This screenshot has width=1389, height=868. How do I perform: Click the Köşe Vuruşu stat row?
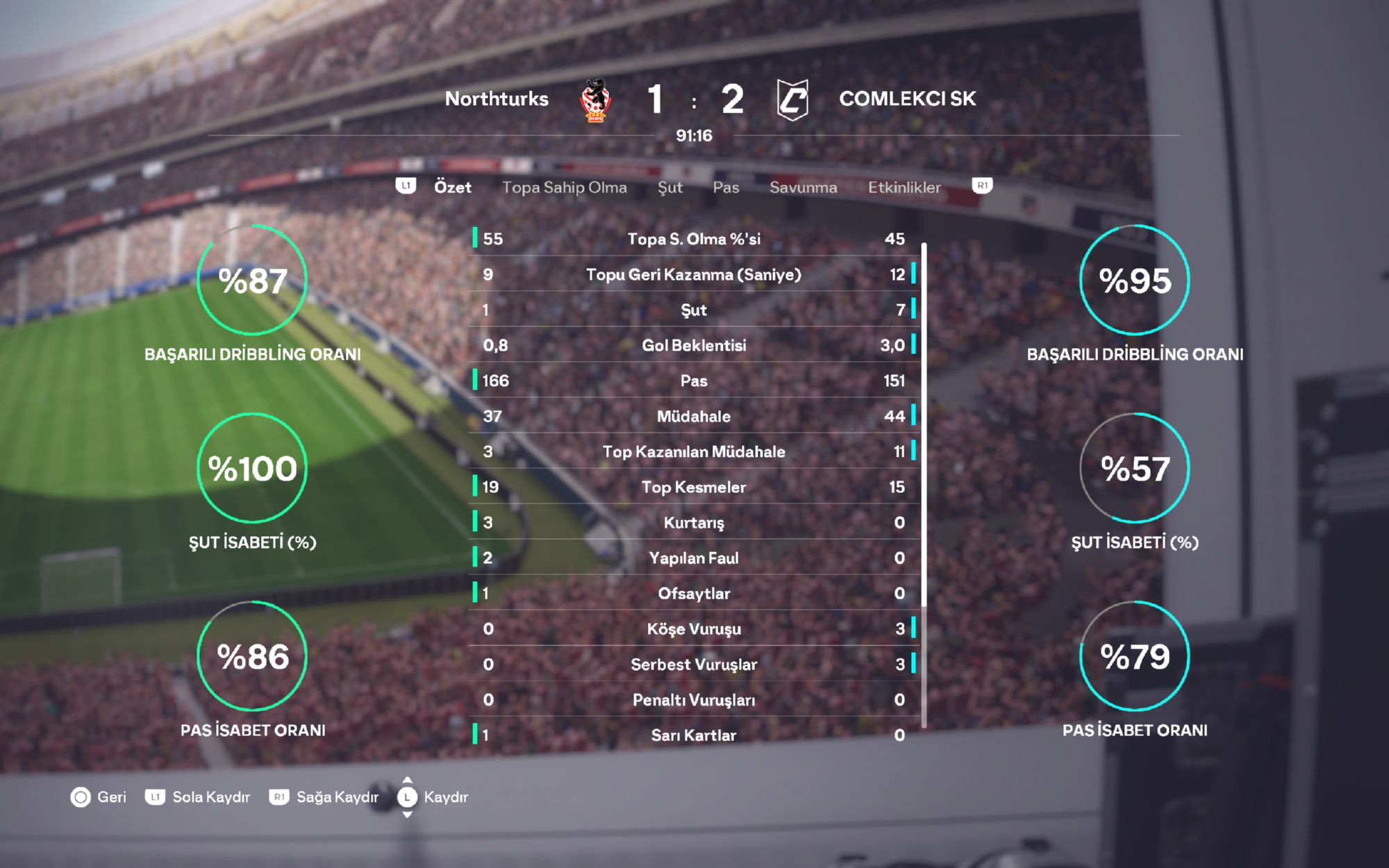pyautogui.click(x=694, y=628)
